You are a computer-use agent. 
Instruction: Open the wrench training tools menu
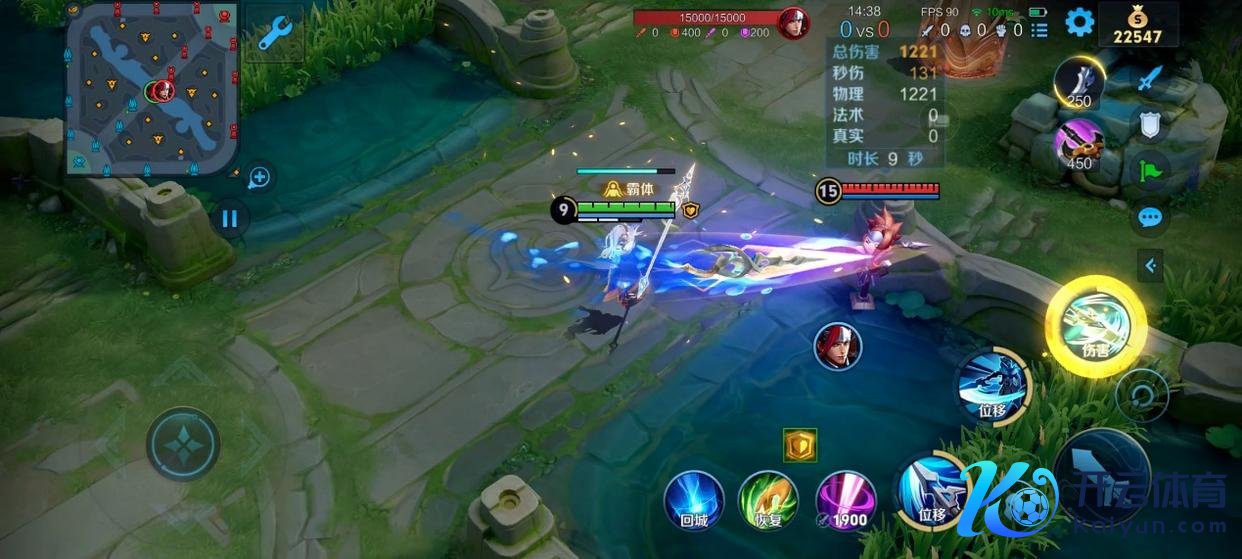(274, 32)
